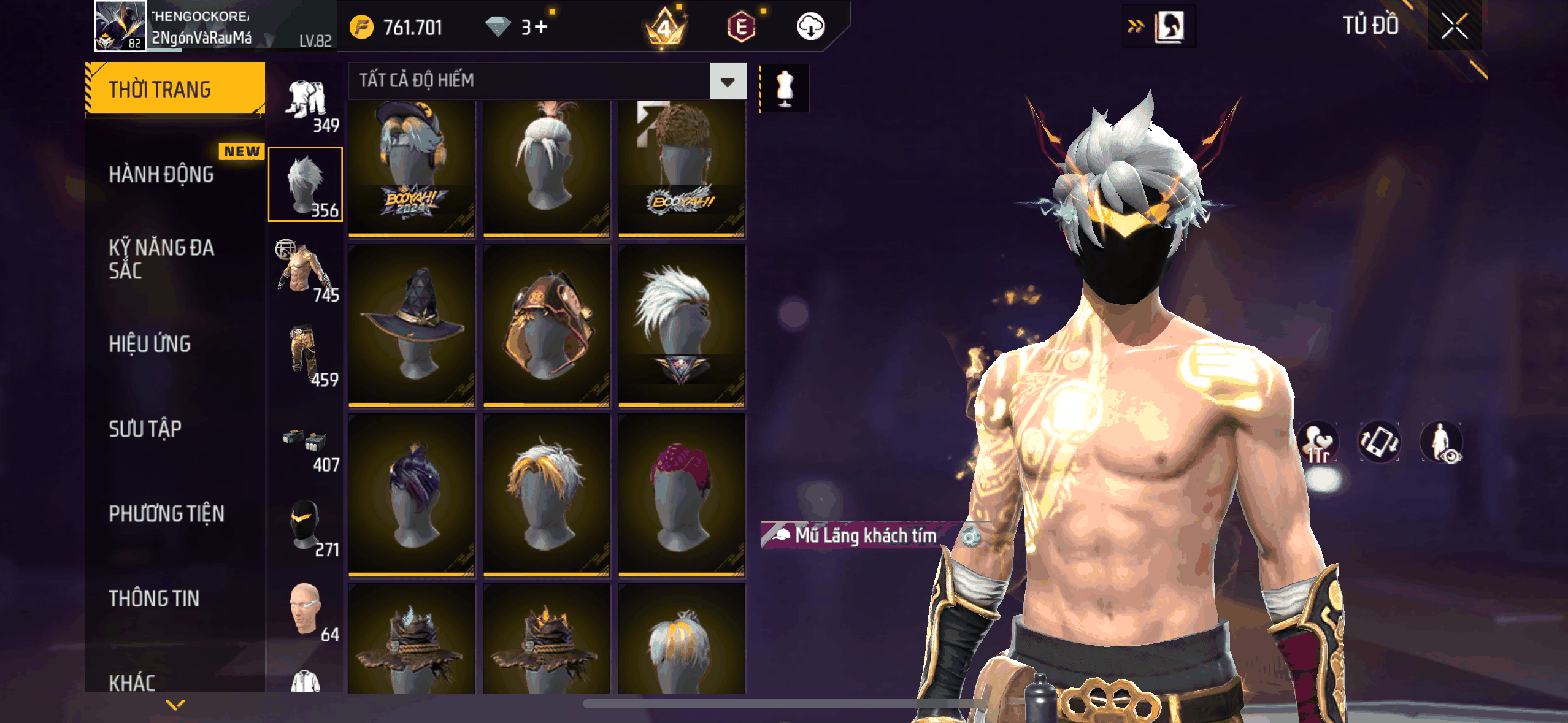Open the Hành Động menu
The height and width of the screenshot is (723, 1568).
(x=161, y=174)
